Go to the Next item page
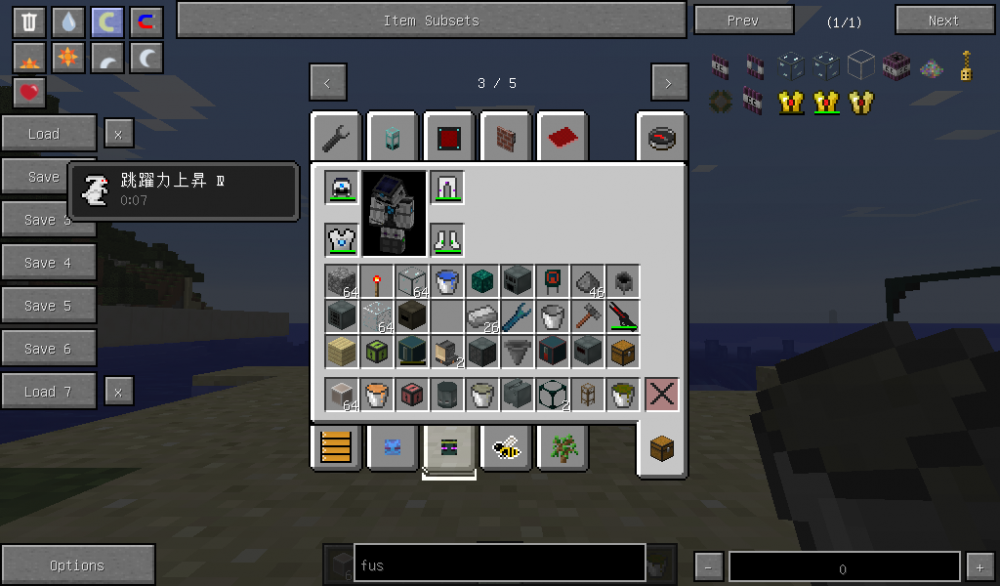 coord(943,20)
